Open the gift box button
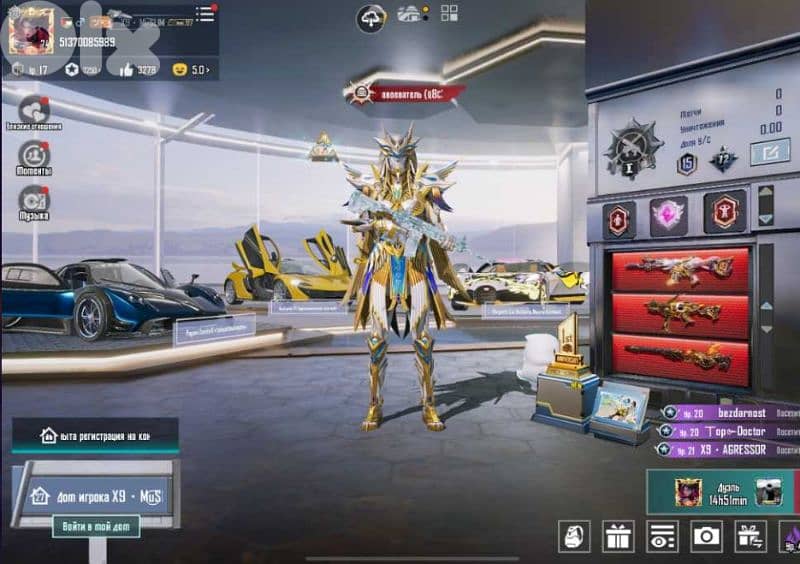 pos(618,536)
